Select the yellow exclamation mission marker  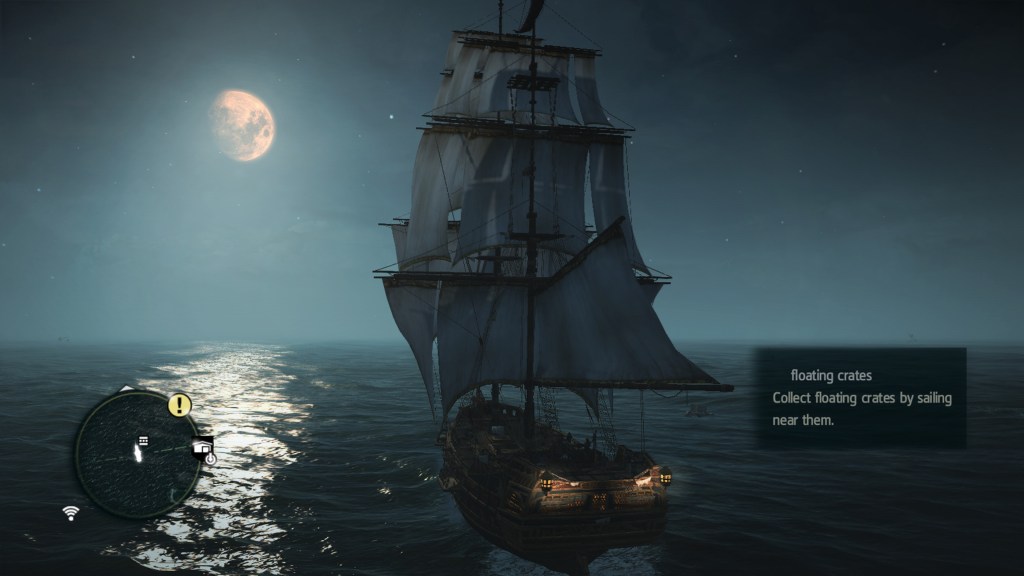(x=180, y=405)
